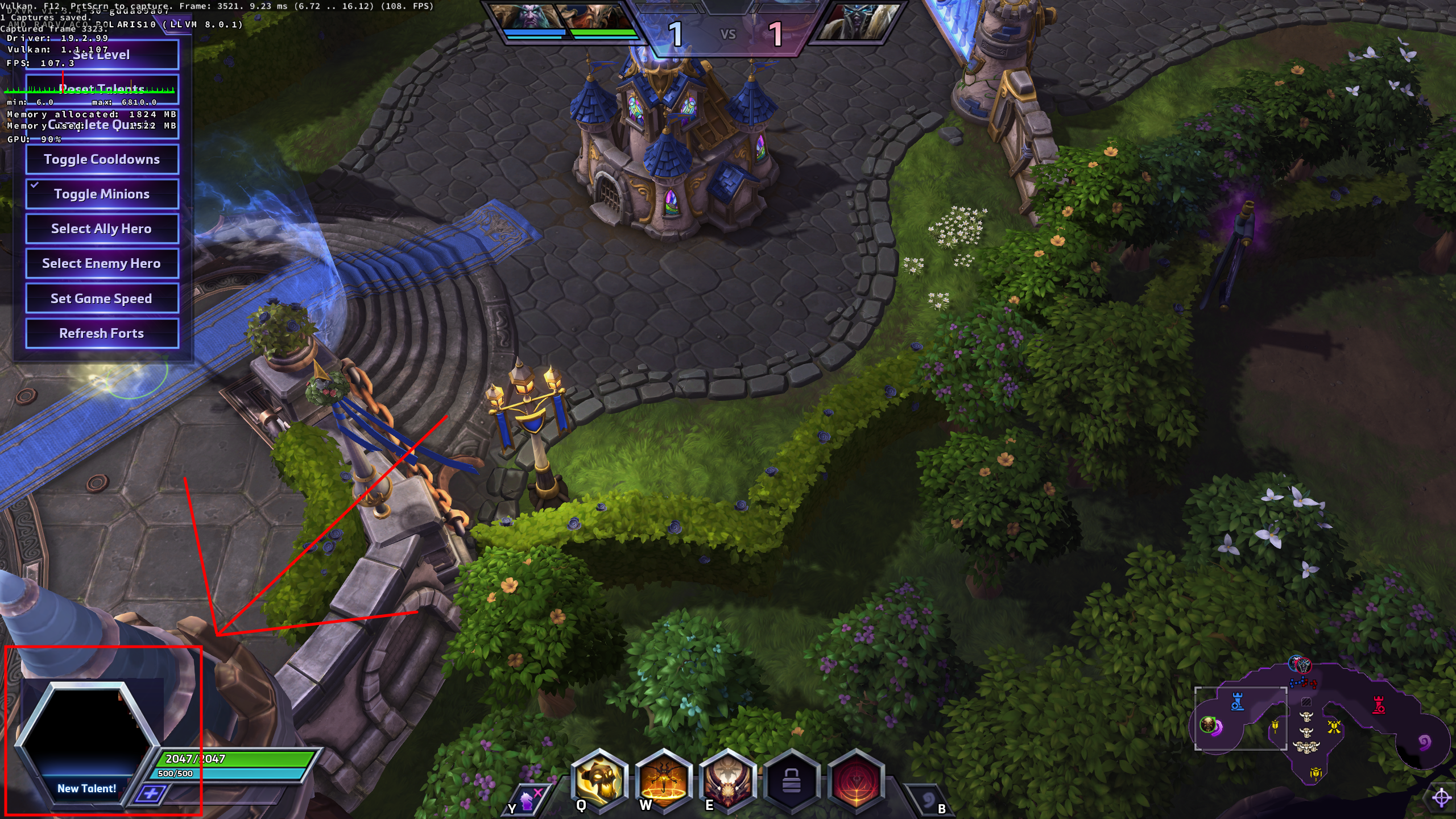
Task: Open Set Game Speed
Action: (102, 299)
